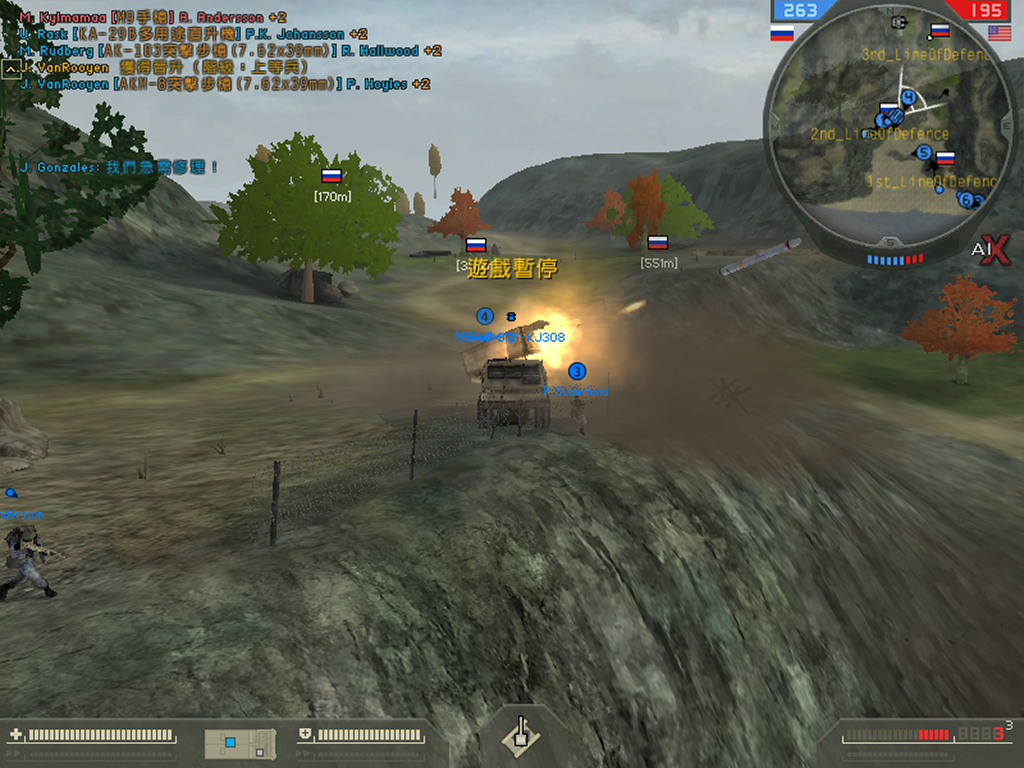The width and height of the screenshot is (1024, 768).
Task: Select the 1st Line of Defence flag on minimap
Action: point(944,158)
